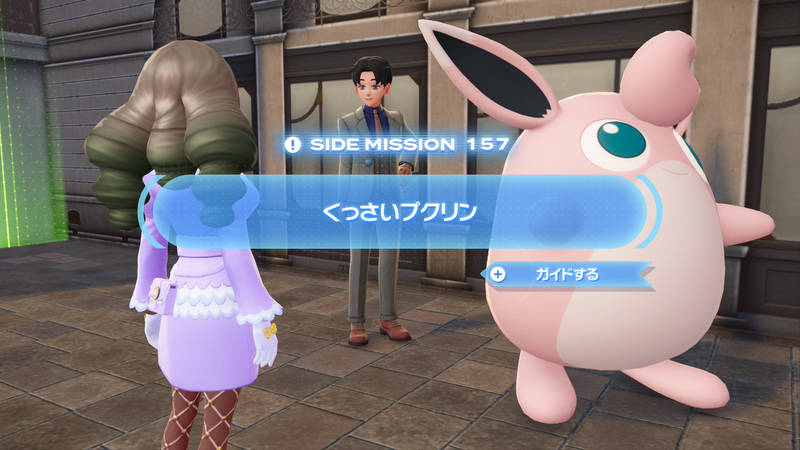Select the ガイドする guide button
Viewport: 800px width, 450px height.
click(x=567, y=273)
